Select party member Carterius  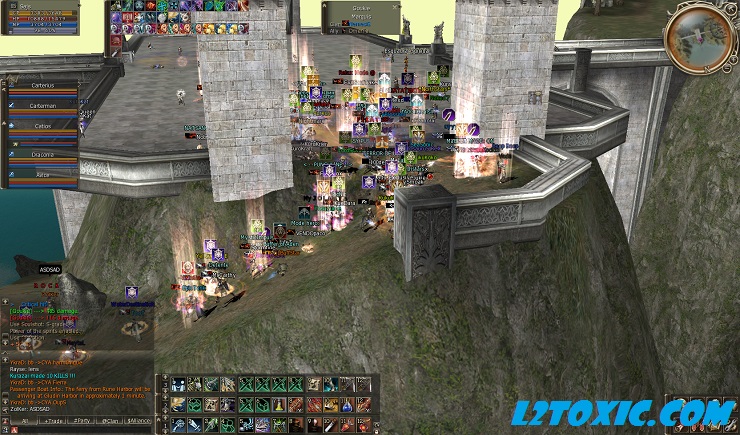coord(42,87)
